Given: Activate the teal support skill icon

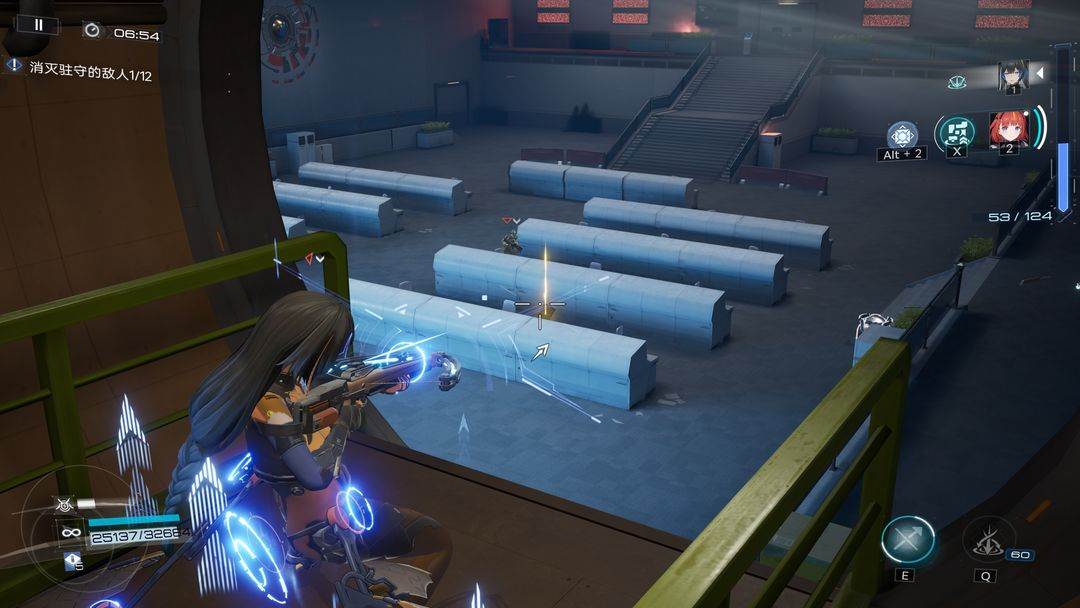Looking at the screenshot, I should coord(954,133).
